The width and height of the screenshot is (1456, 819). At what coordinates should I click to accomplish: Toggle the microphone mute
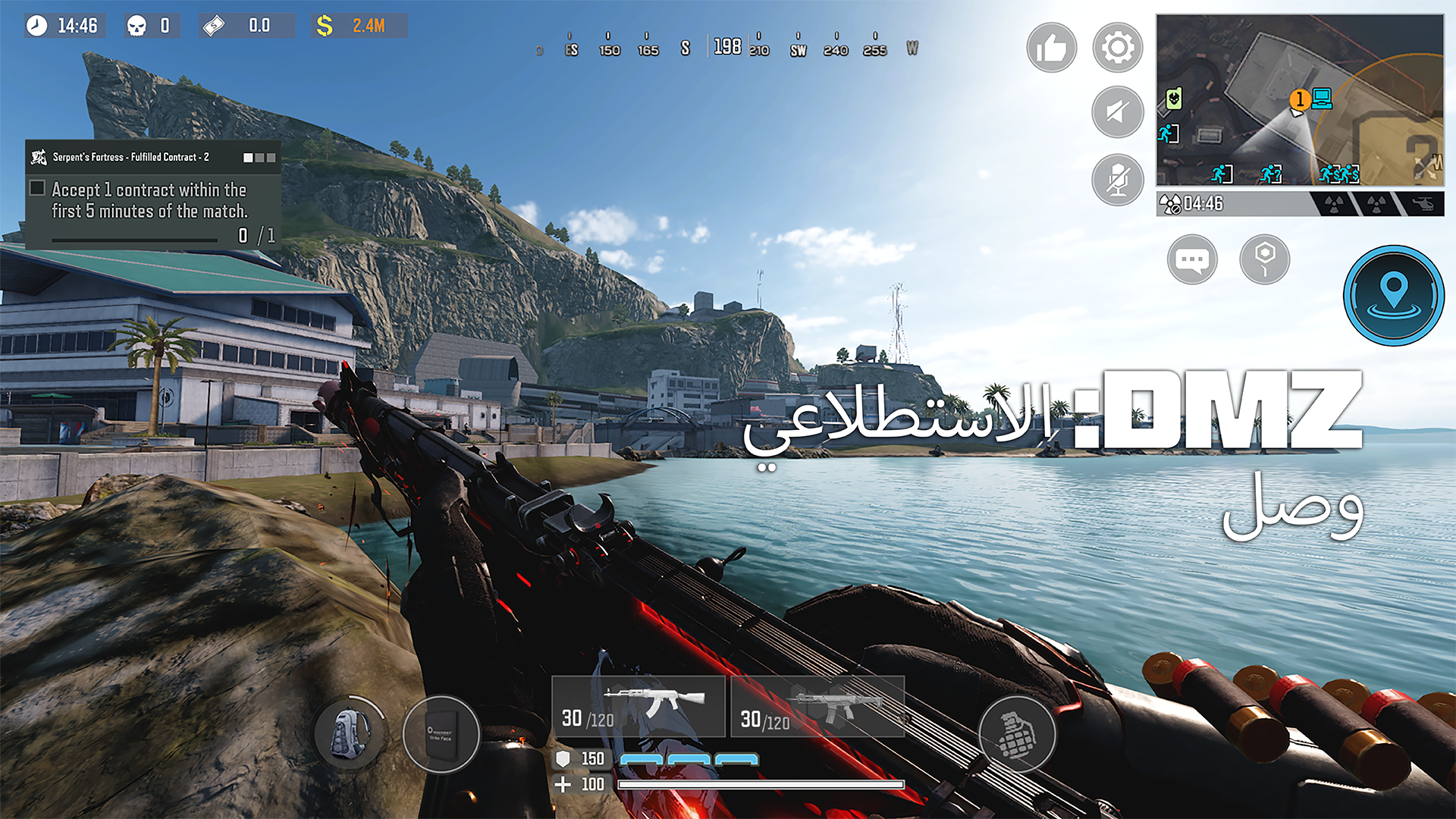[x=1116, y=180]
